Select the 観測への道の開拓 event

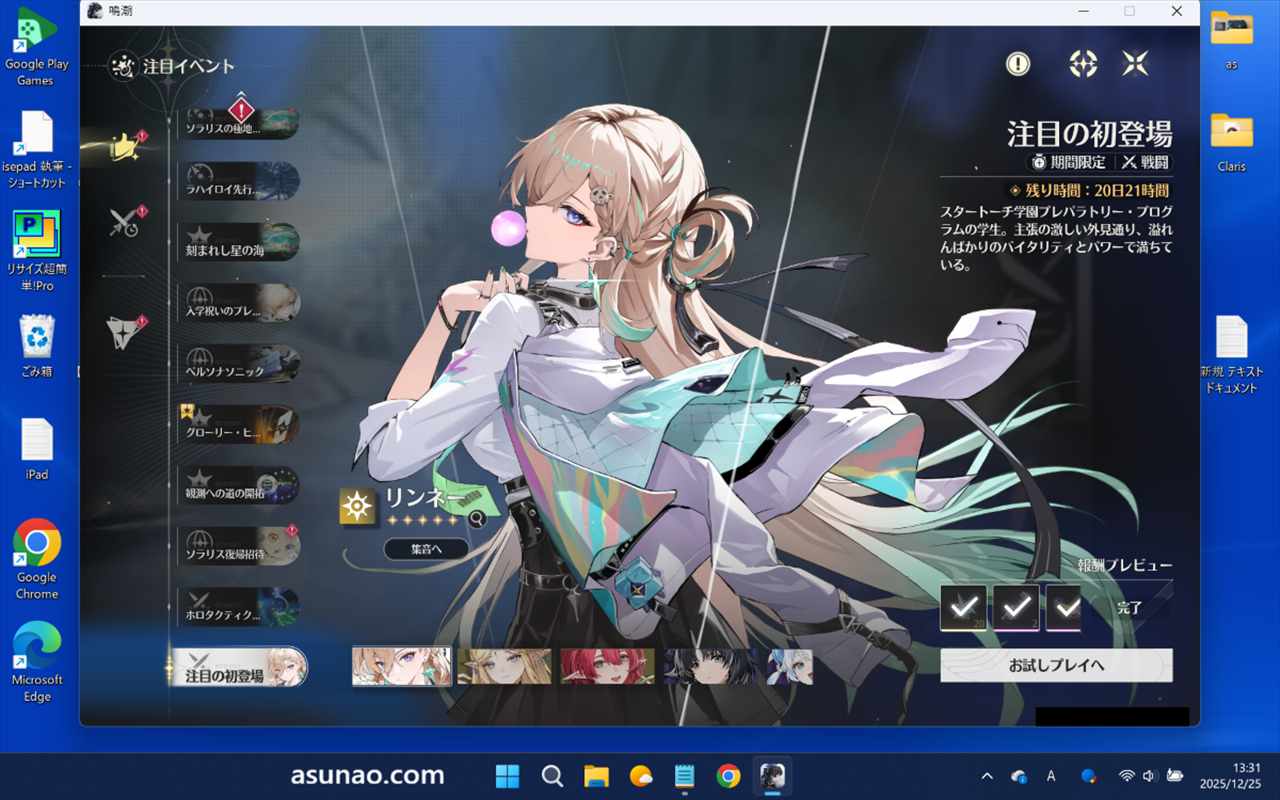click(240, 486)
